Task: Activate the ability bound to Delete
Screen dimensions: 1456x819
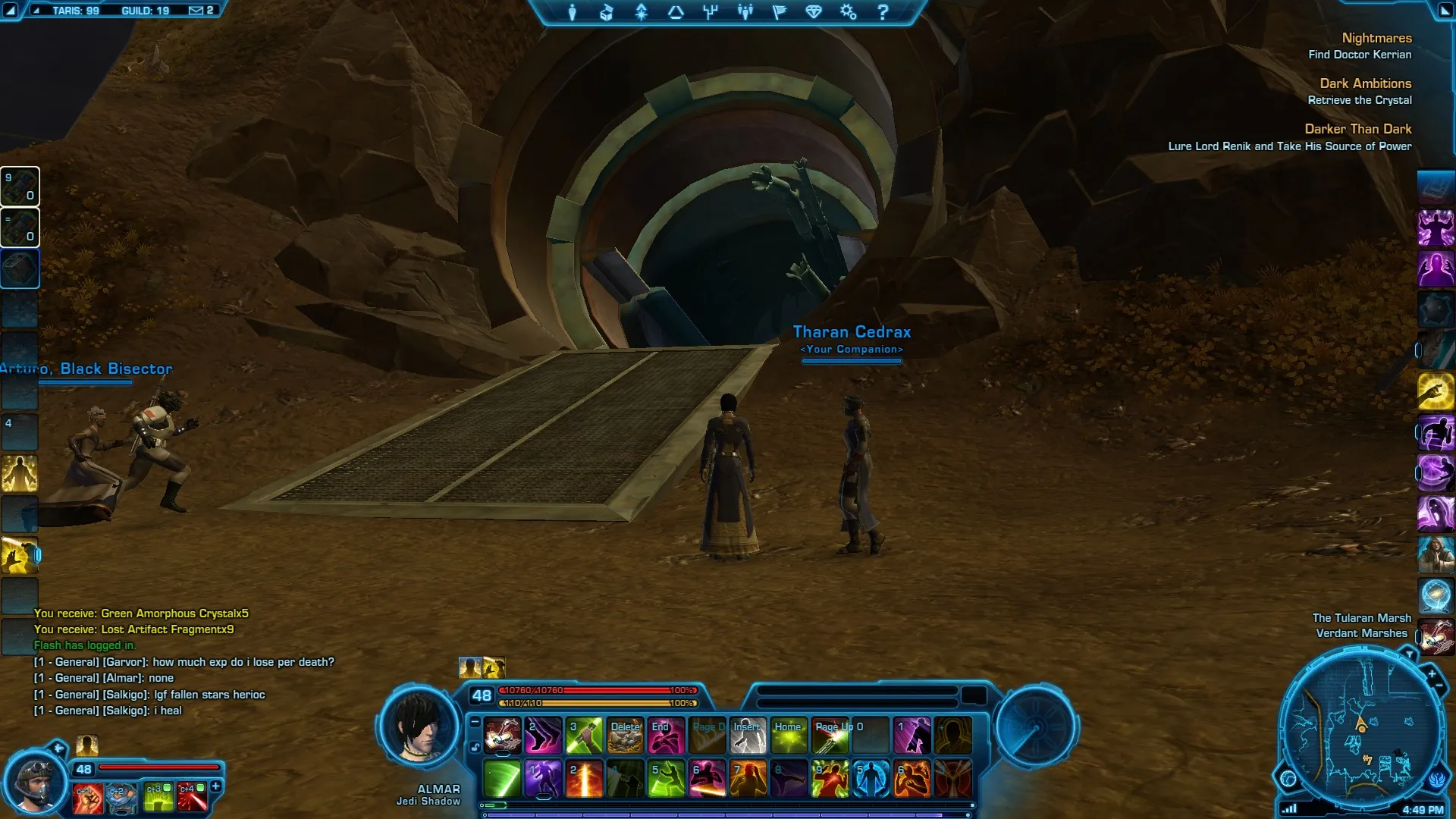Action: (x=626, y=736)
